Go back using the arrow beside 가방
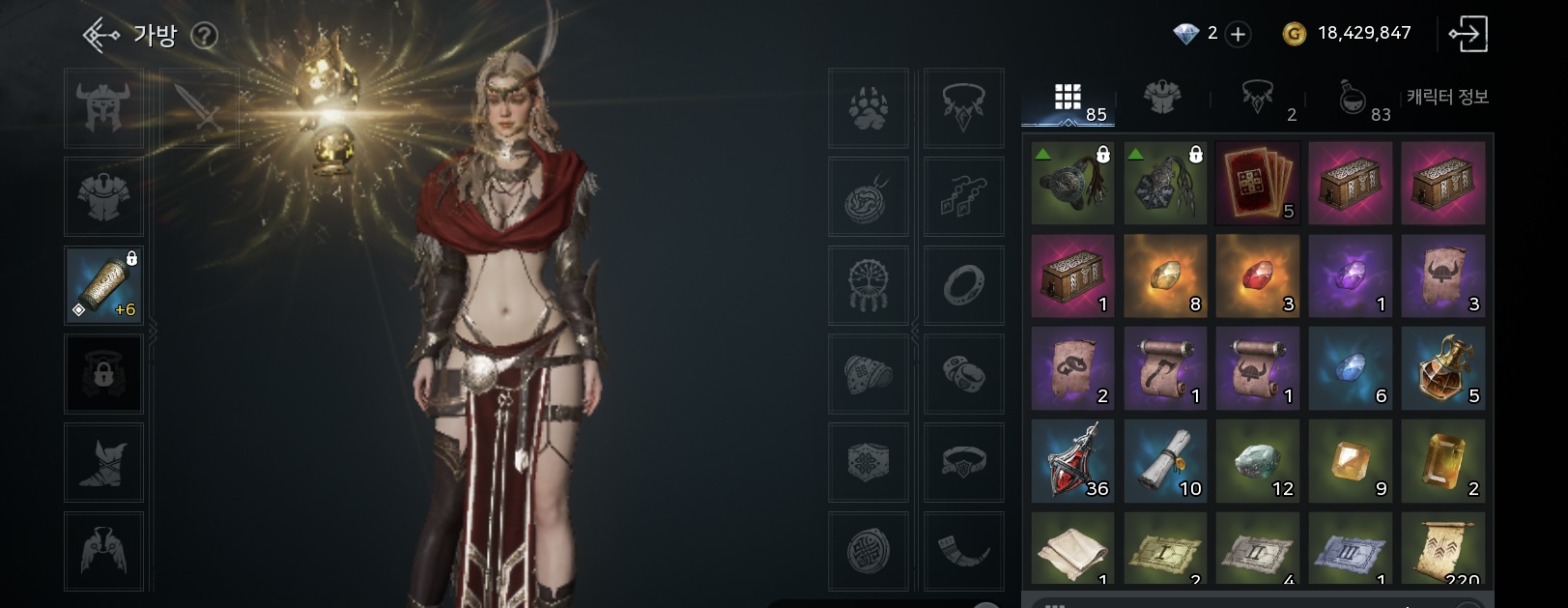The height and width of the screenshot is (608, 1568). tap(100, 36)
